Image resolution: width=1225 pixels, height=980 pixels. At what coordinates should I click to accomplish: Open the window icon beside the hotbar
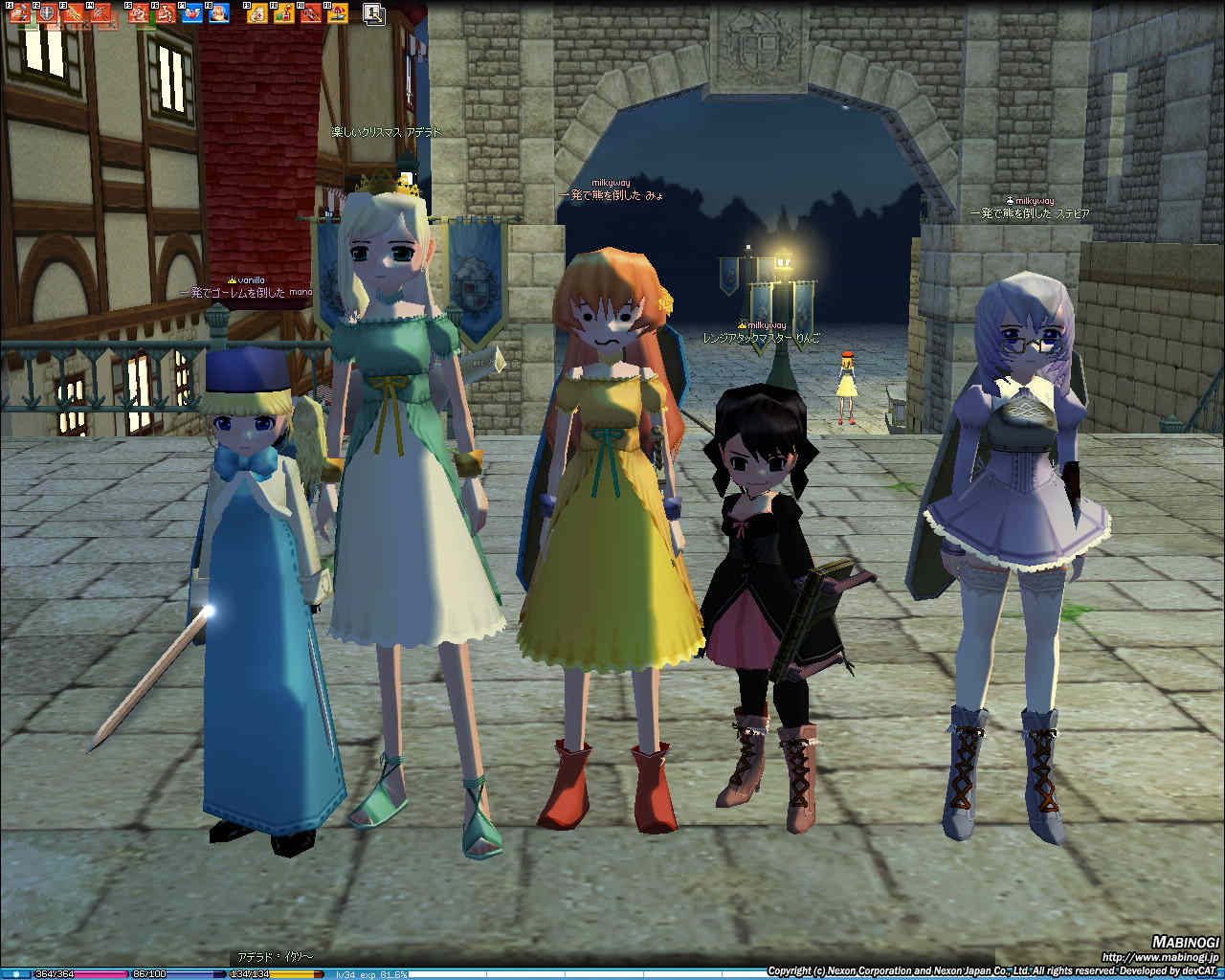374,13
